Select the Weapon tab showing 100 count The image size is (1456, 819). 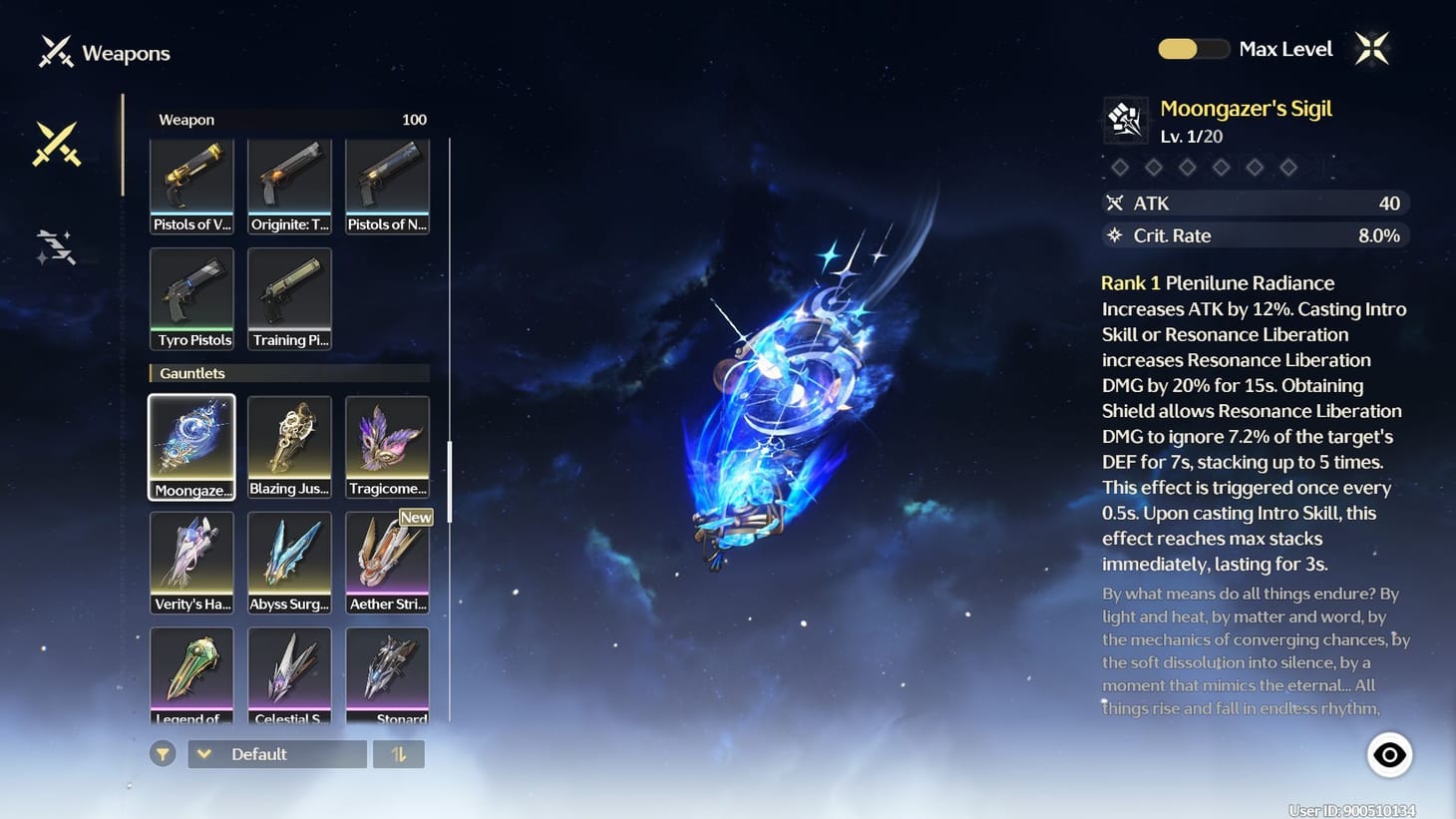[x=288, y=119]
